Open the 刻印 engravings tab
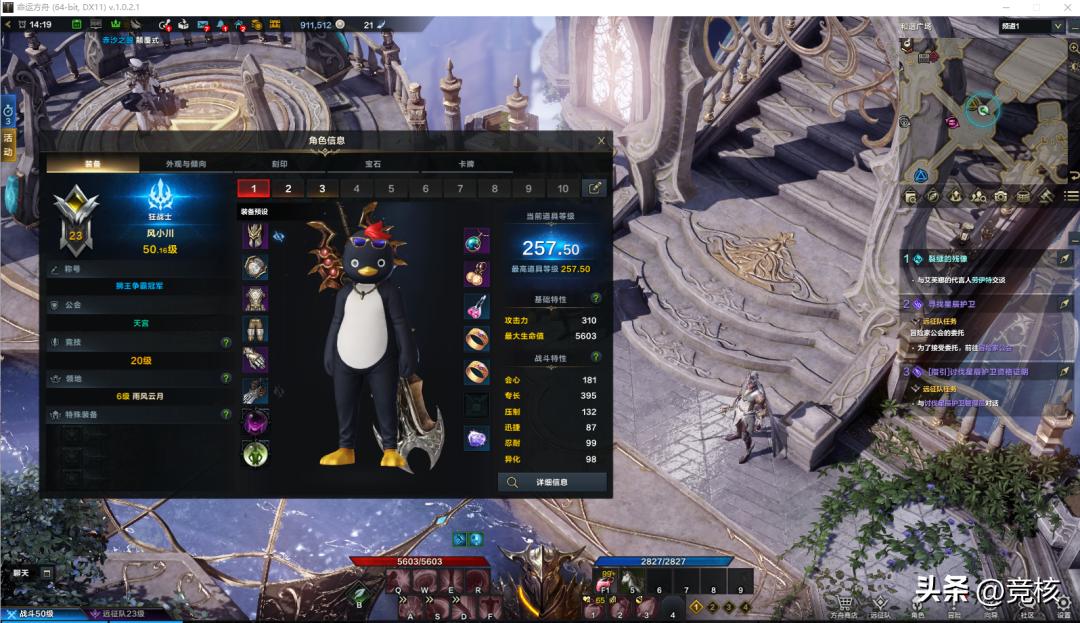Viewport: 1080px width, 623px height. tap(277, 163)
